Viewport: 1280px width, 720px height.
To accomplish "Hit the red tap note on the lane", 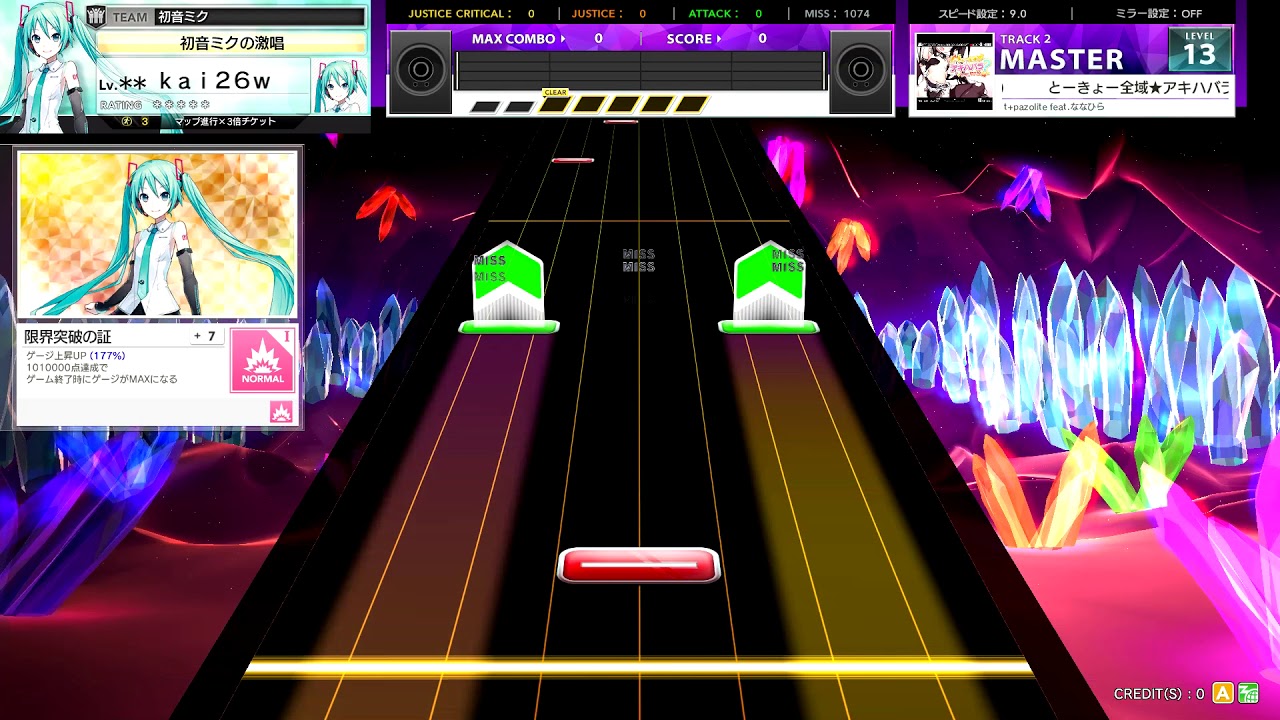I will (x=638, y=566).
